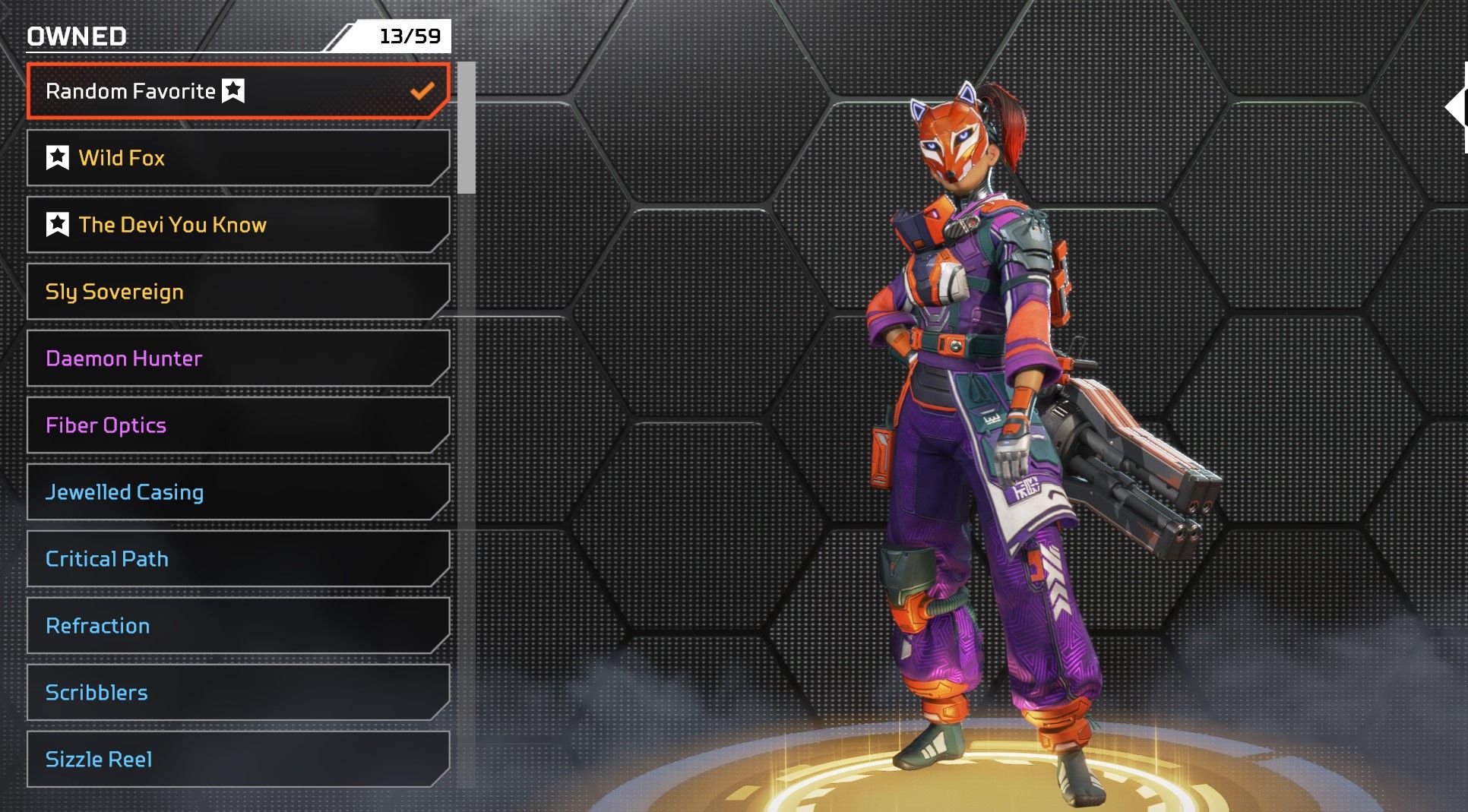
Task: Click the Jewelled Casing skin entry
Action: point(237,492)
